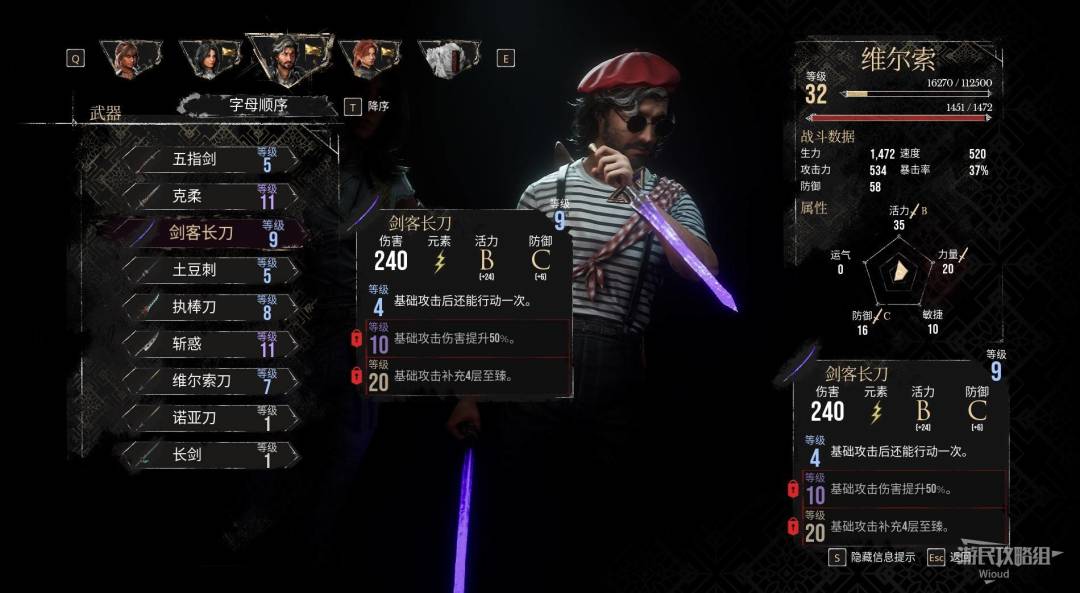Choose the 克柔 weapon from the list
Image resolution: width=1080 pixels, height=593 pixels.
pos(208,197)
